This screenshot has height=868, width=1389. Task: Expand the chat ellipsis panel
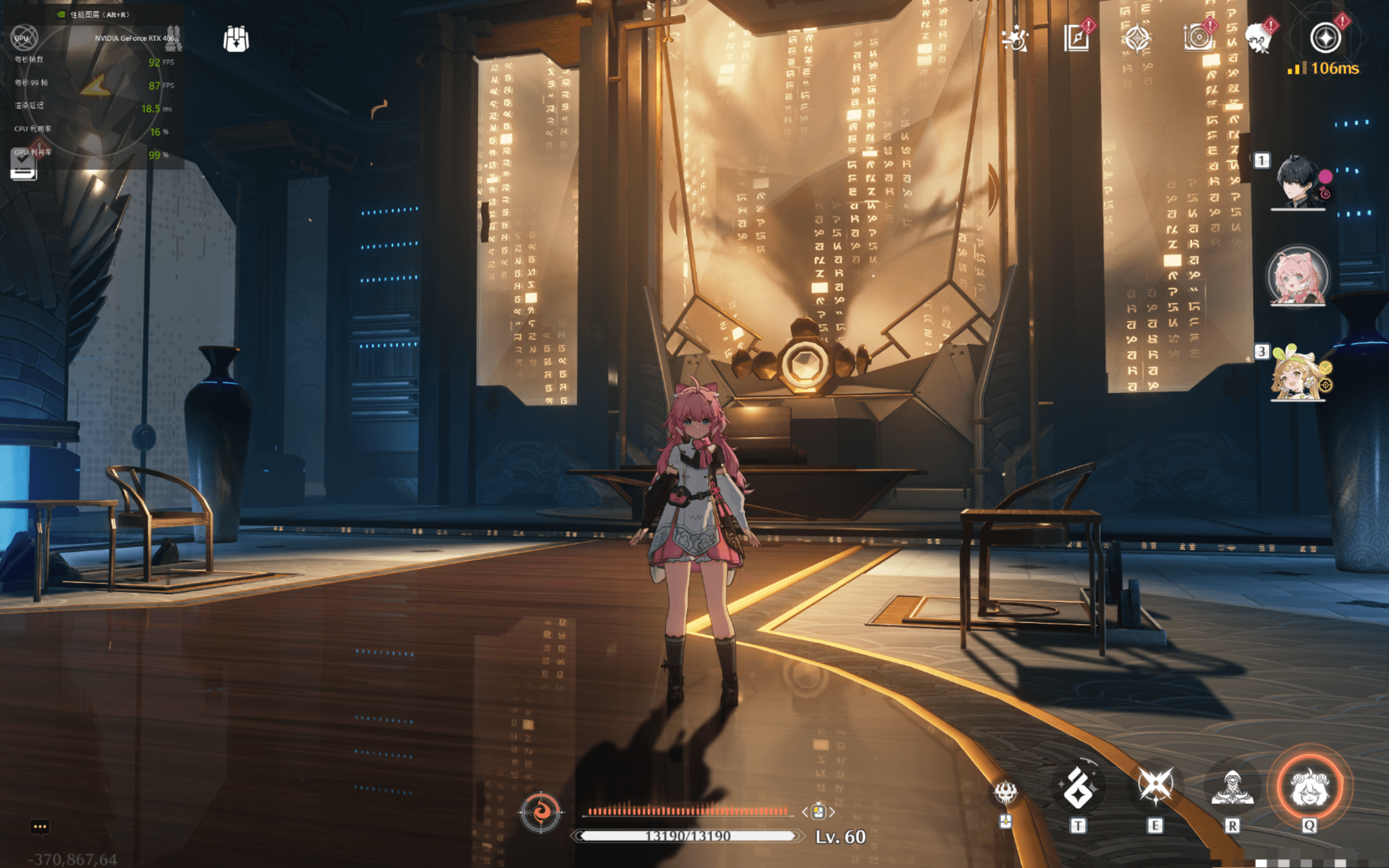[39, 827]
